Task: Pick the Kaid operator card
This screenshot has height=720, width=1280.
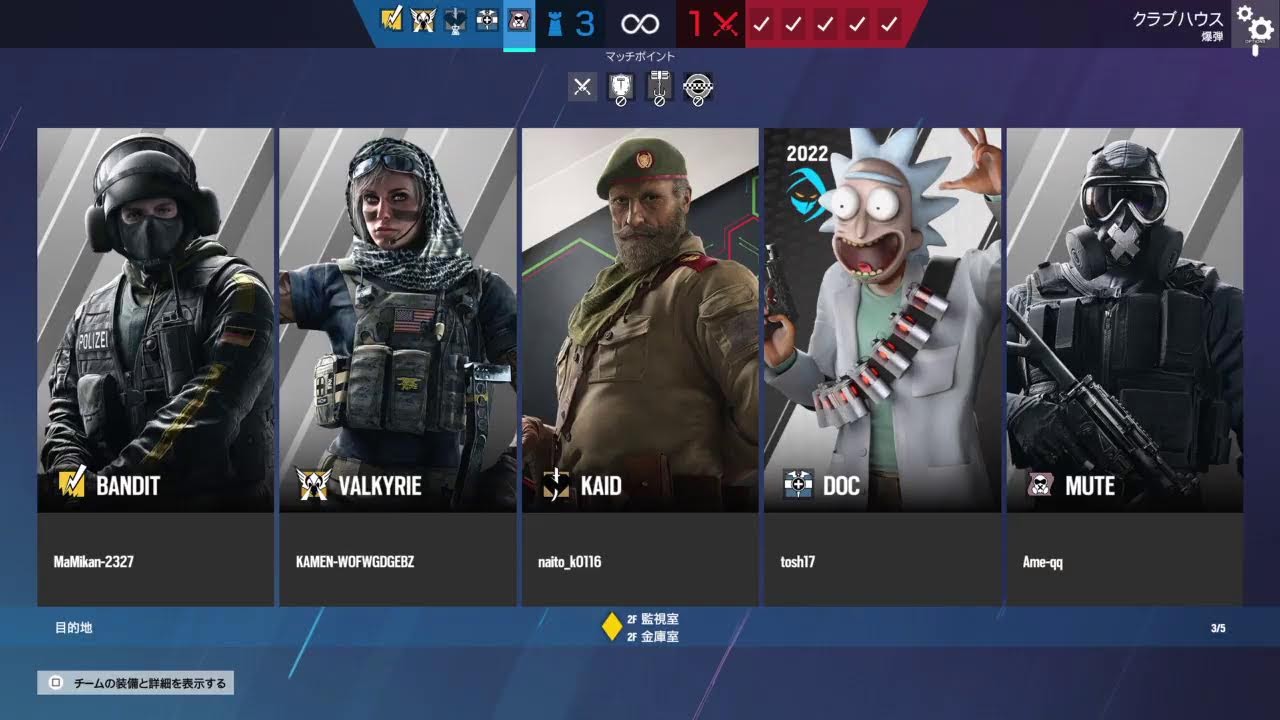Action: [x=640, y=320]
